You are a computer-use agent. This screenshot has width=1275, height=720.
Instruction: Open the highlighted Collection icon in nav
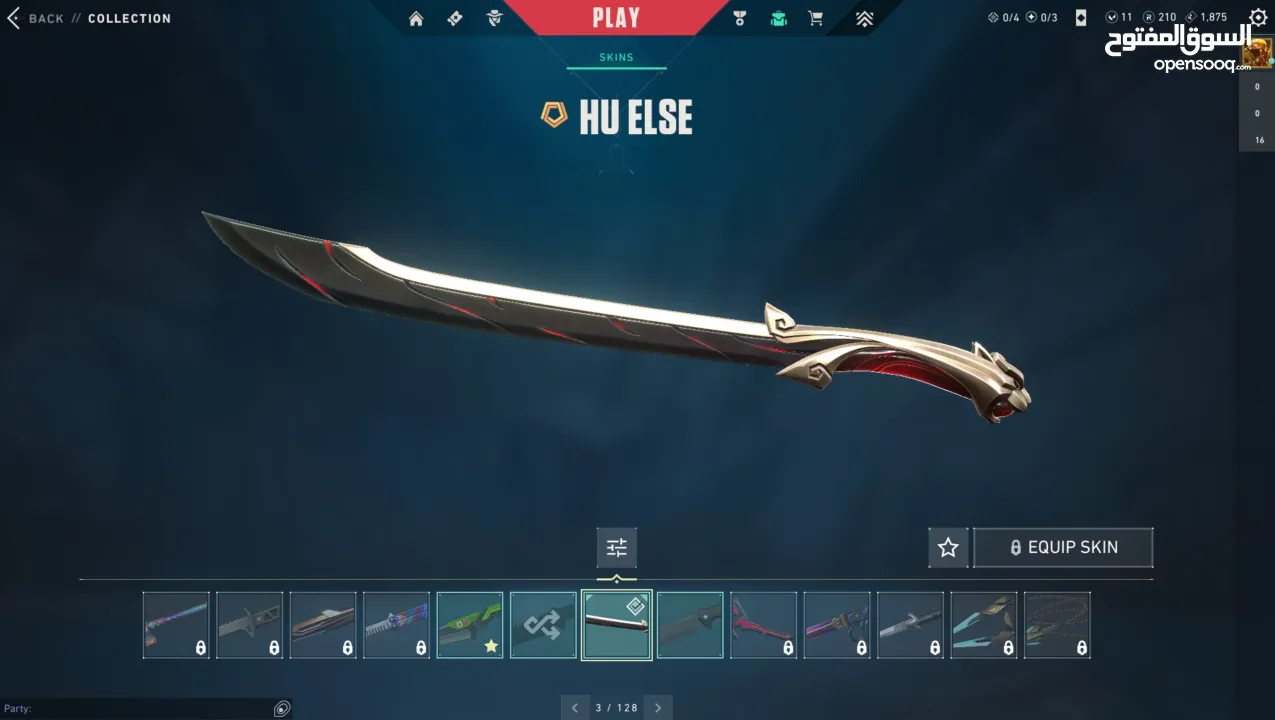(778, 18)
